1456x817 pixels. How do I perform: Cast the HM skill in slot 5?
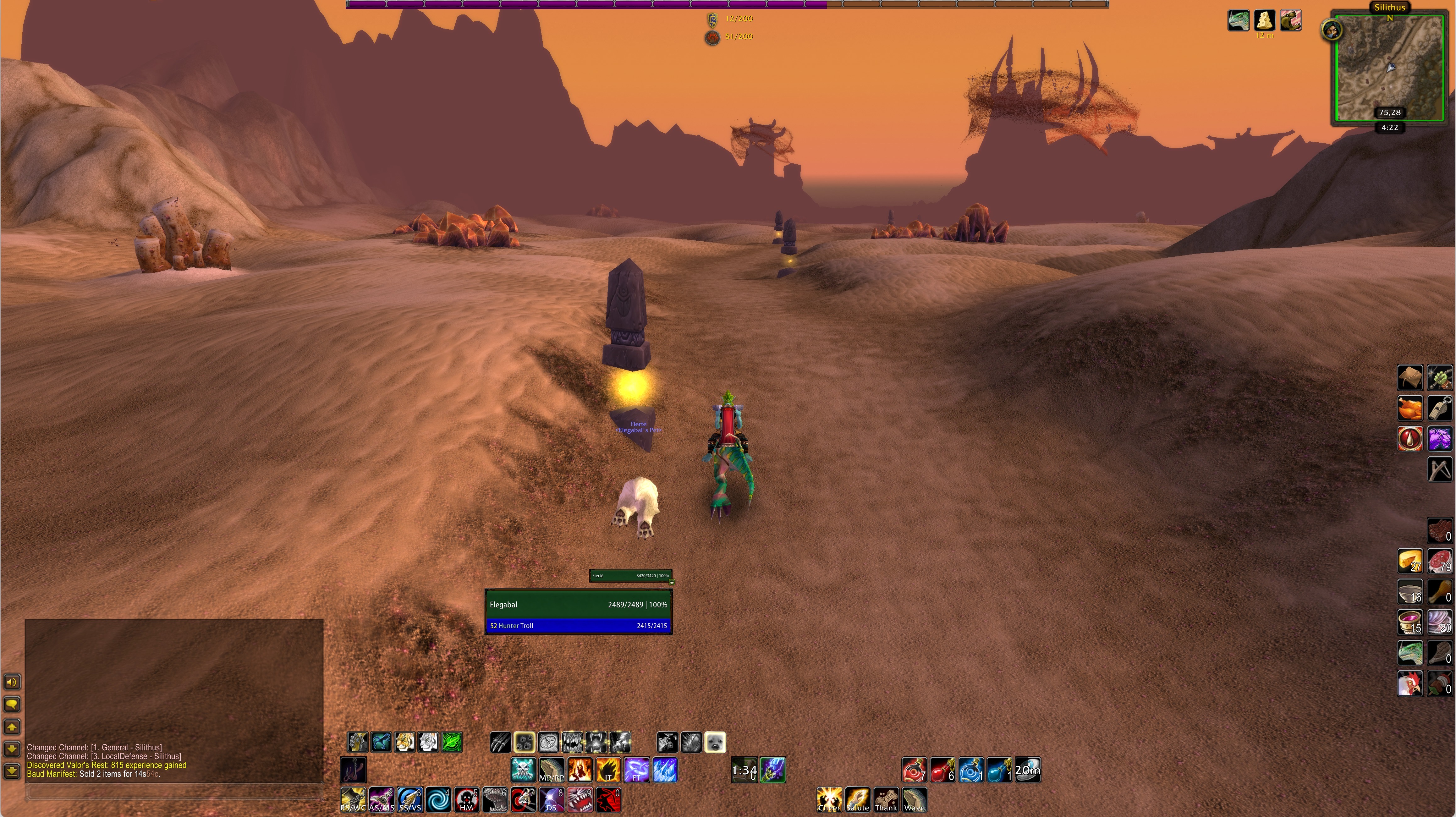pyautogui.click(x=466, y=800)
